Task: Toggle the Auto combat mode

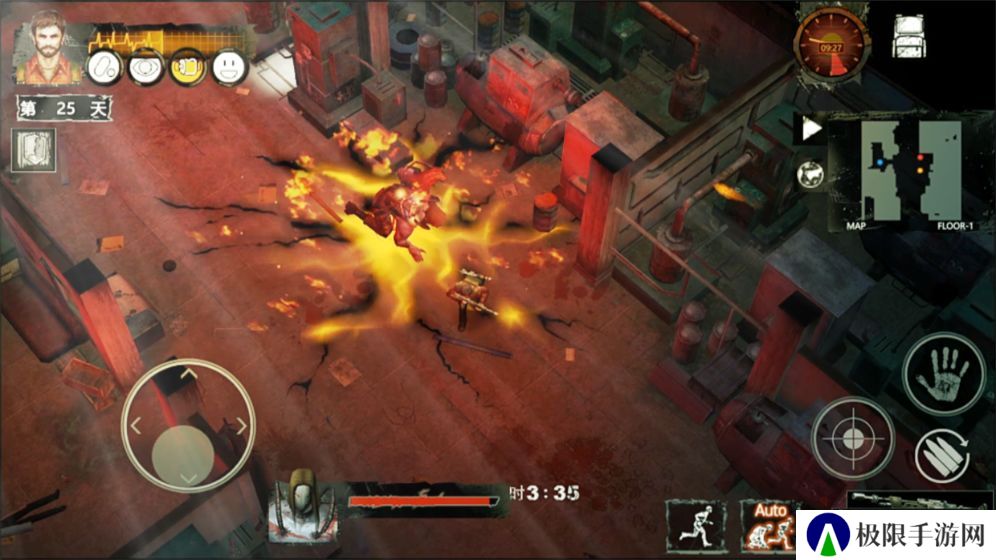Action: (x=768, y=522)
